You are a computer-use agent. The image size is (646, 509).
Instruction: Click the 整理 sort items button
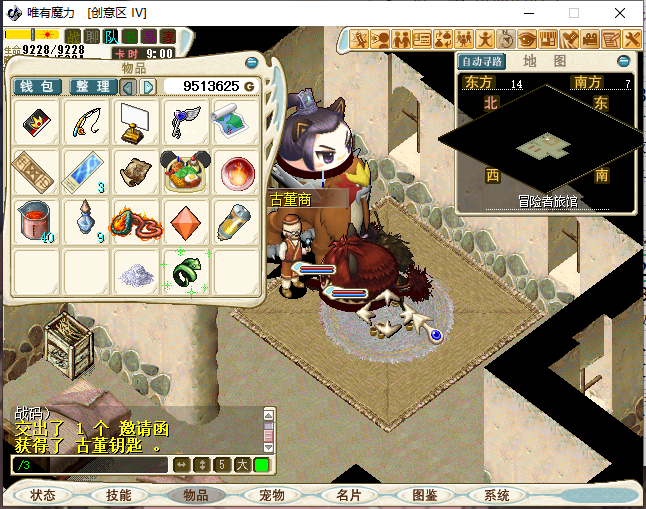92,87
